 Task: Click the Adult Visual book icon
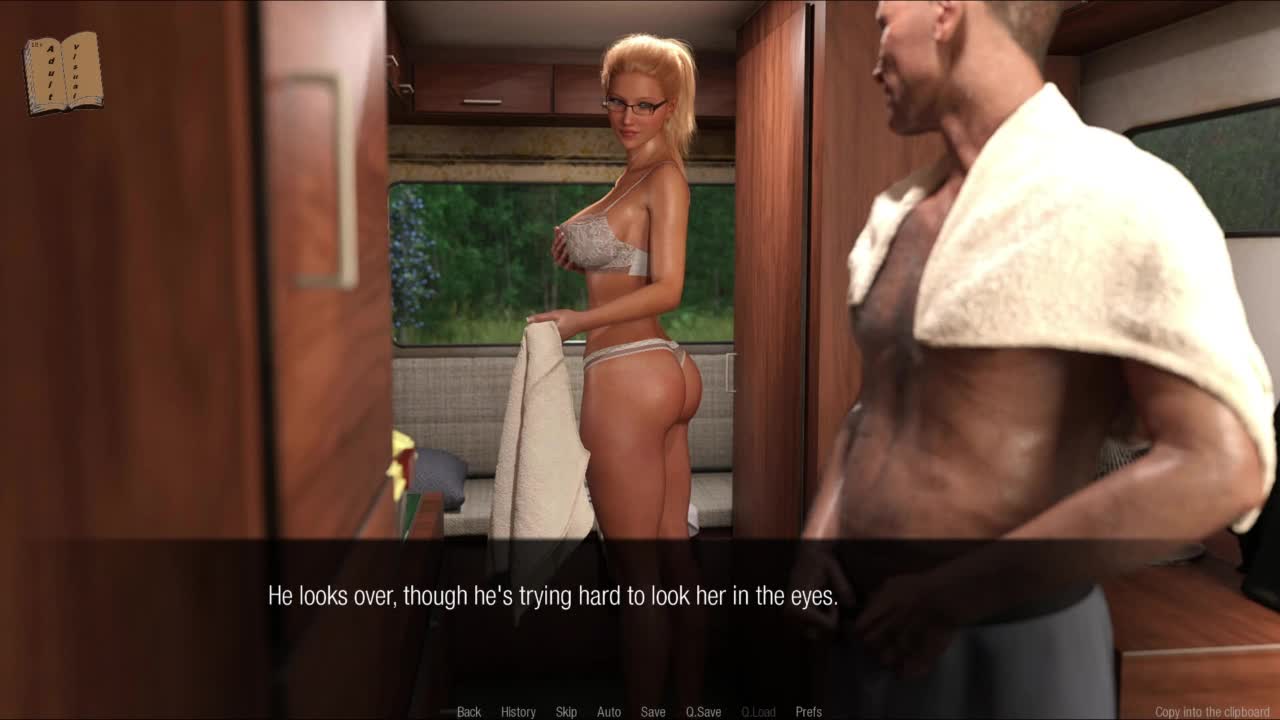tap(63, 73)
